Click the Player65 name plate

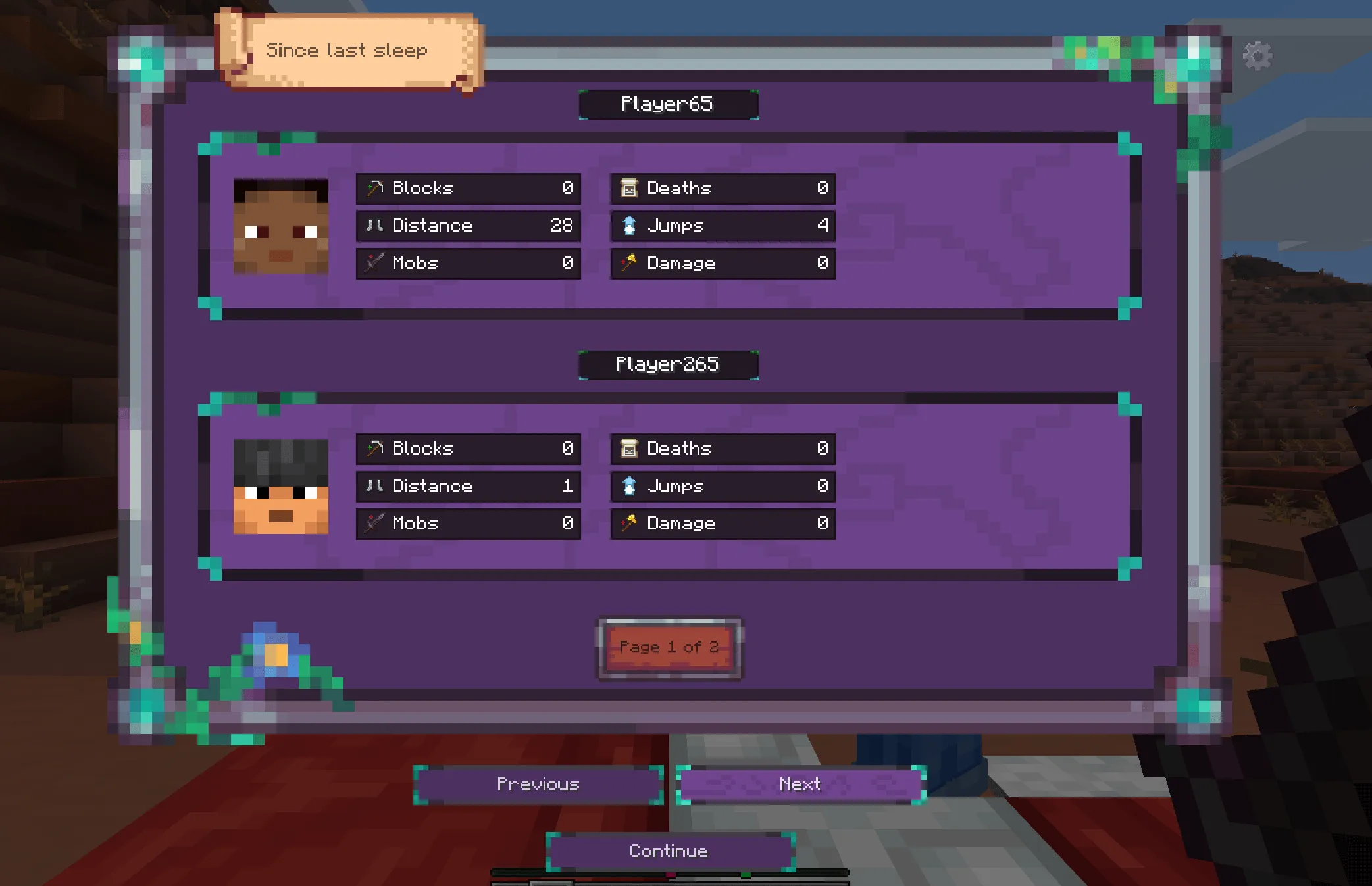pyautogui.click(x=667, y=103)
